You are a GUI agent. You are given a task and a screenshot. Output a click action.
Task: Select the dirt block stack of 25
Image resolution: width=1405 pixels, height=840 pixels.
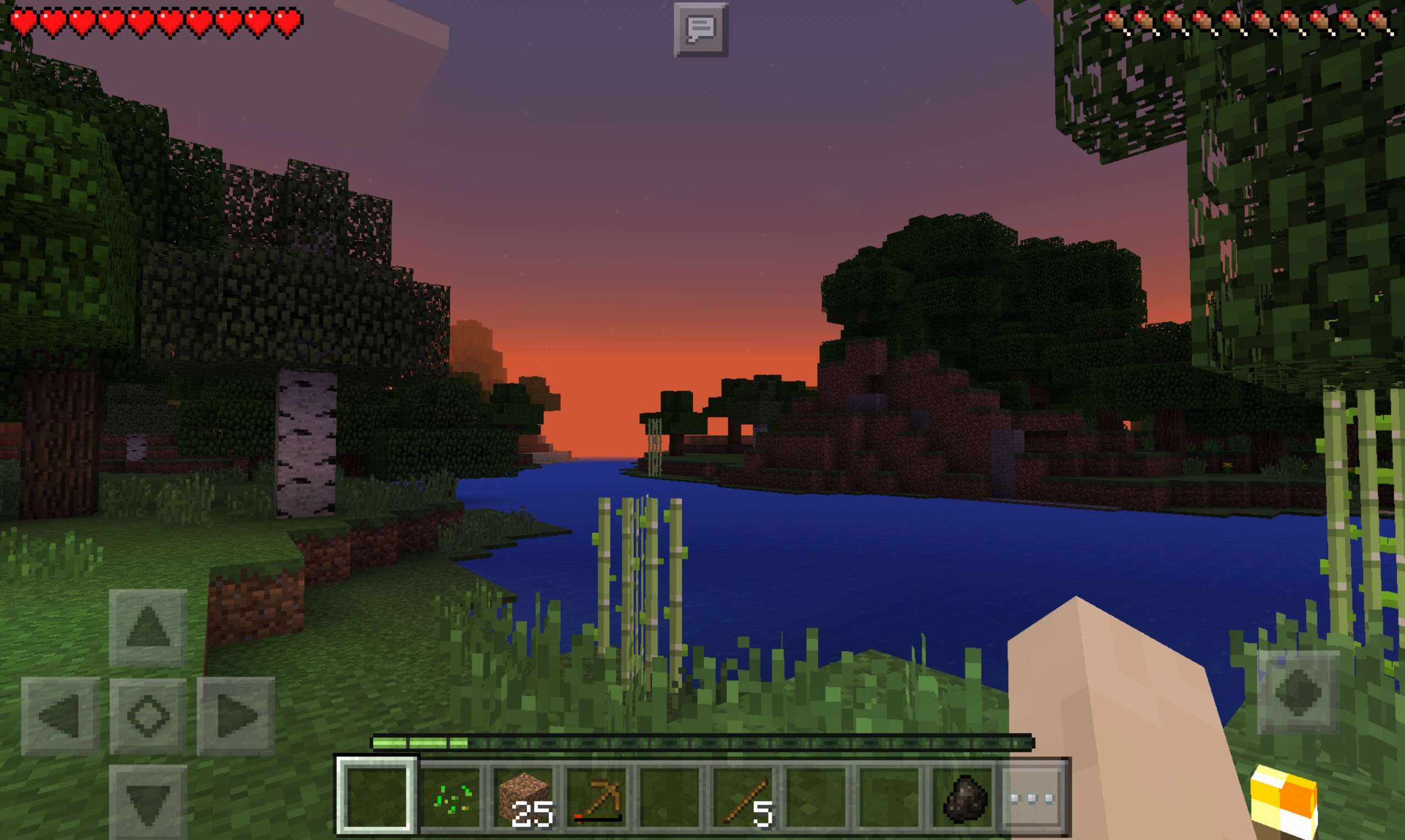coord(525,798)
